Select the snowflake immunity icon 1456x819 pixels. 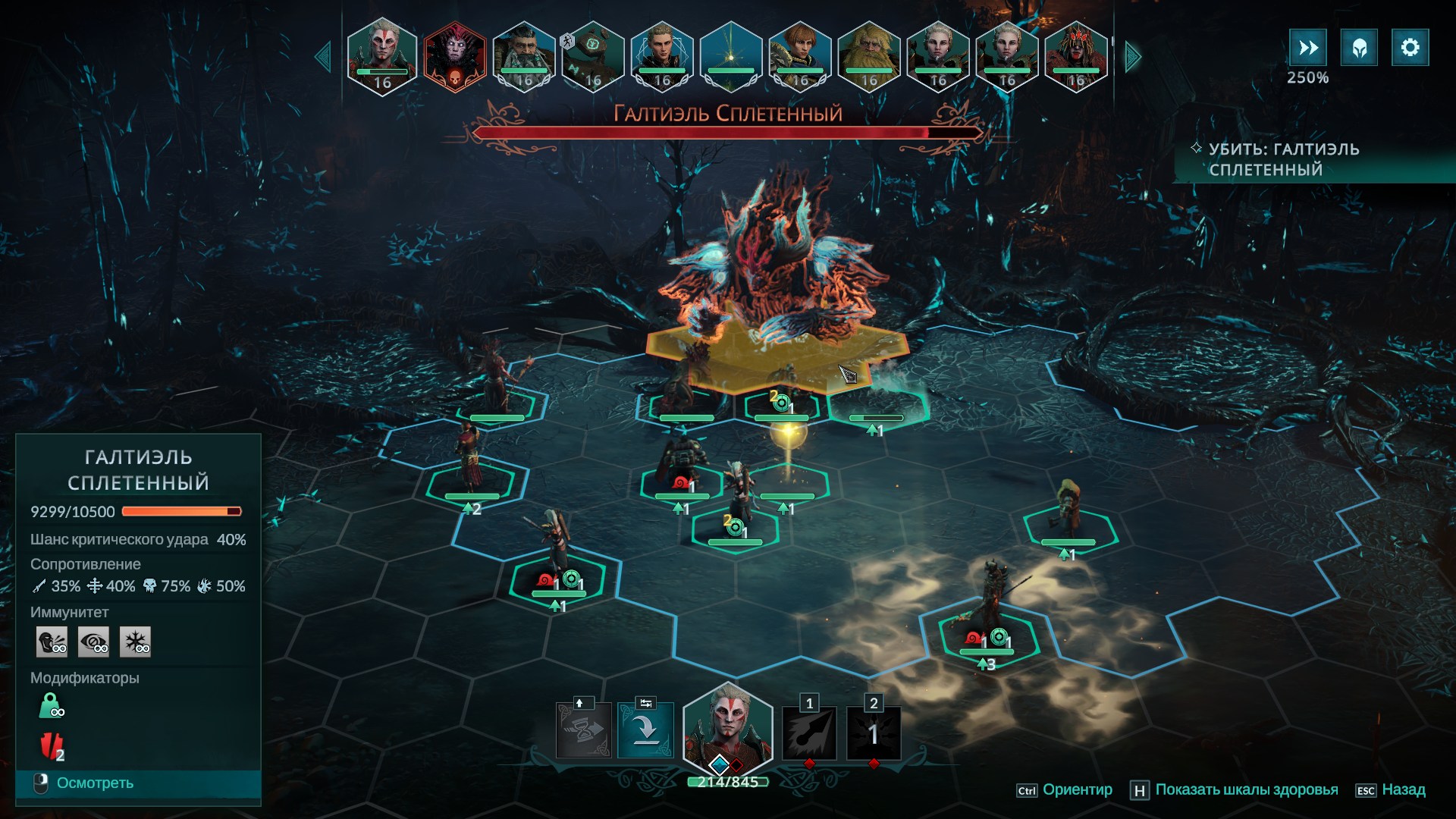[x=136, y=642]
